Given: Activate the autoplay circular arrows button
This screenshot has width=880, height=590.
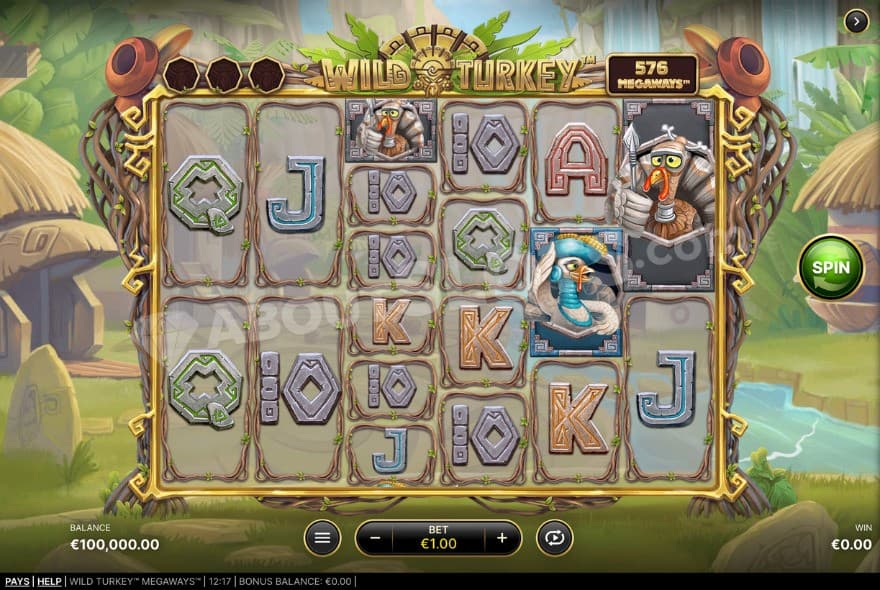Looking at the screenshot, I should click(x=553, y=538).
